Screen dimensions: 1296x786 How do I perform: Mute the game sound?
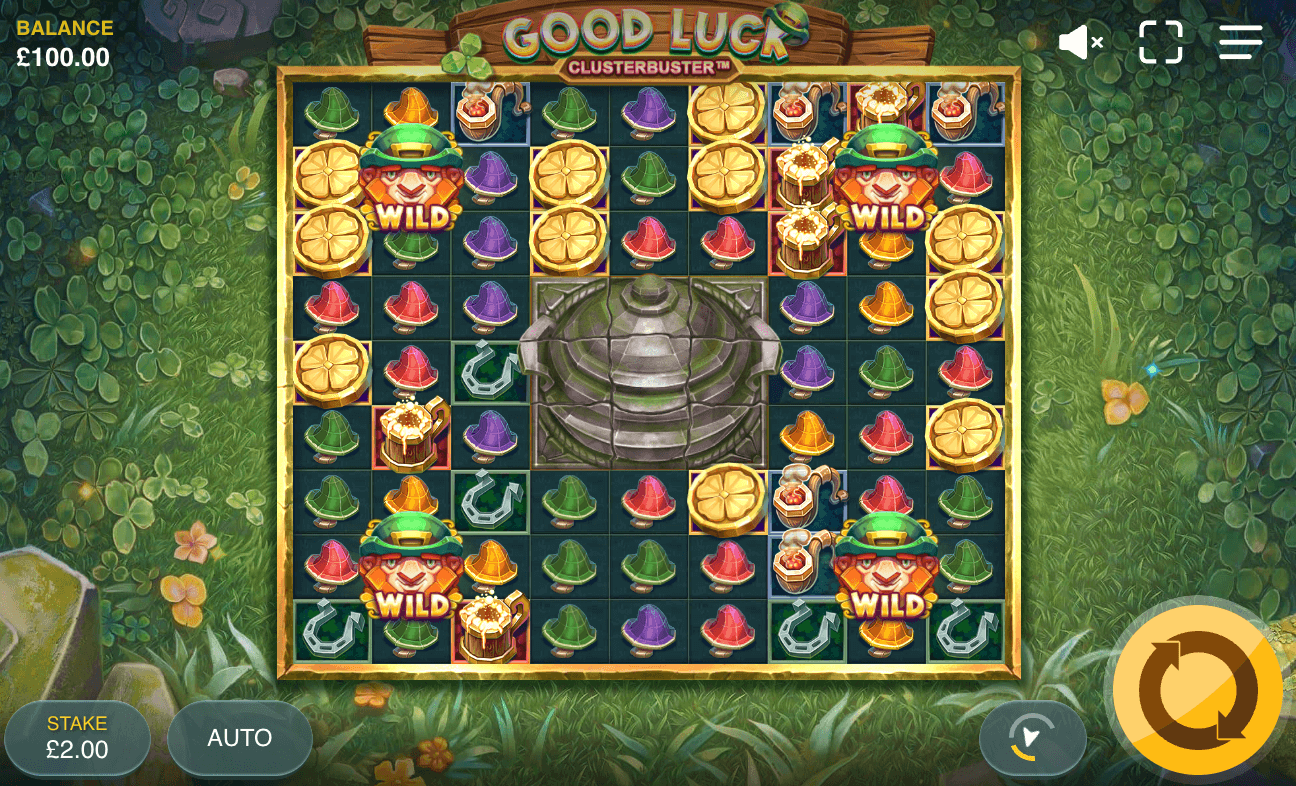click(x=1080, y=42)
